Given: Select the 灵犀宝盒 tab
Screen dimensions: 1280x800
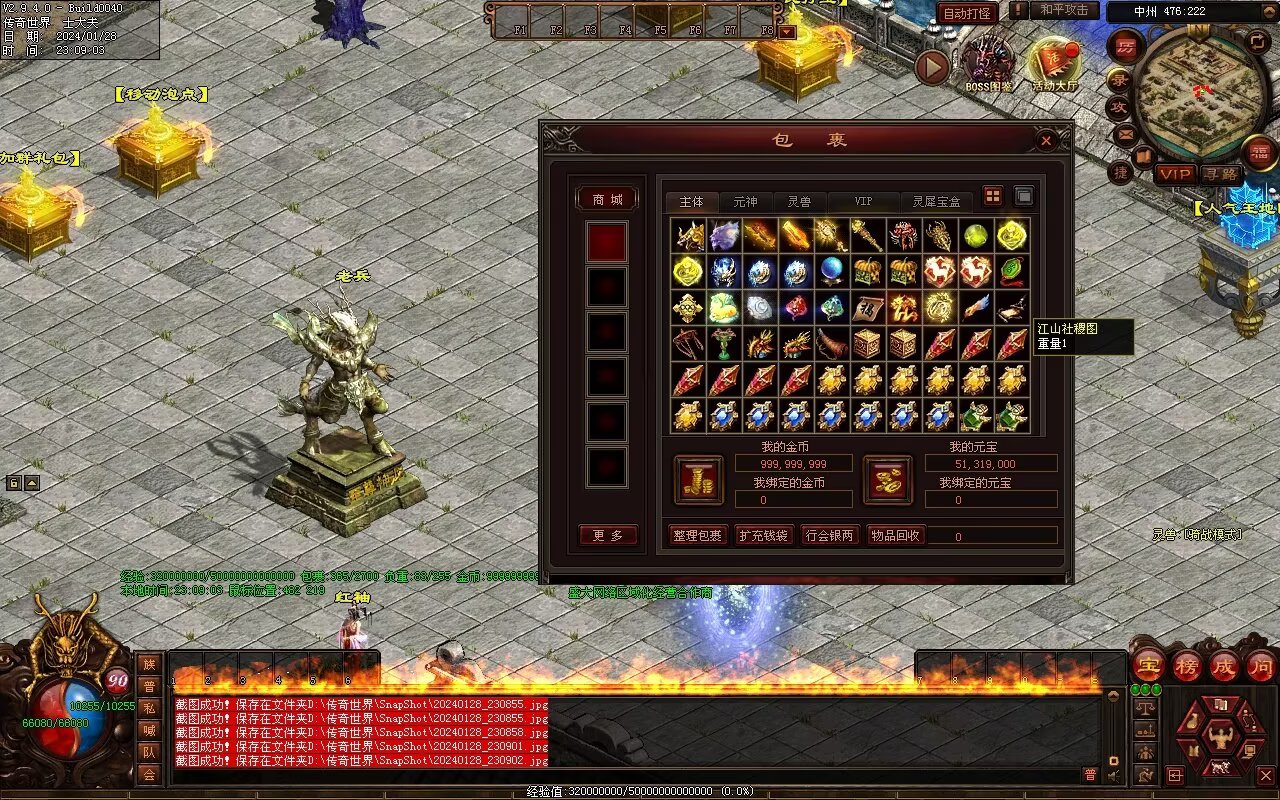Looking at the screenshot, I should pyautogui.click(x=936, y=202).
